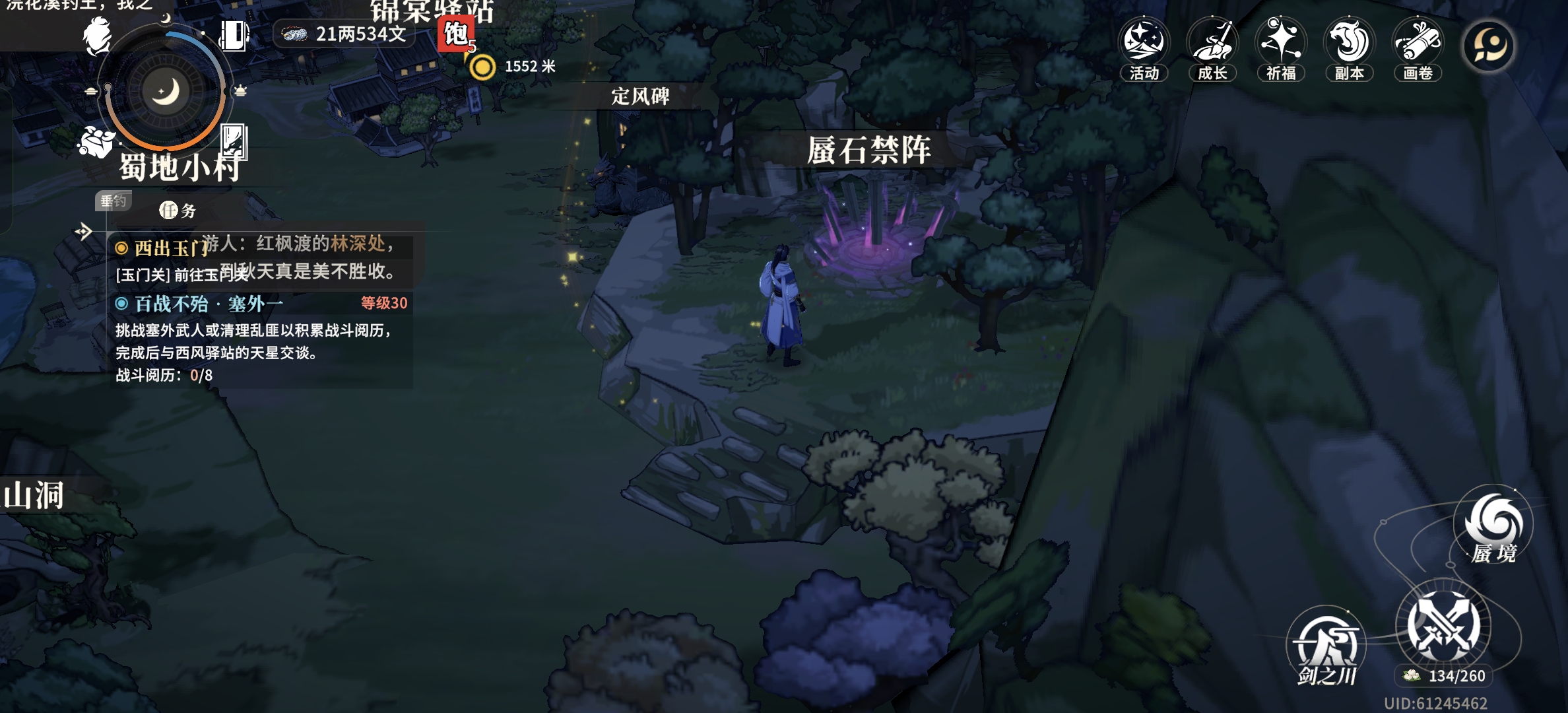Click the 饱 satiety status icon
The width and height of the screenshot is (1568, 713).
(x=455, y=34)
